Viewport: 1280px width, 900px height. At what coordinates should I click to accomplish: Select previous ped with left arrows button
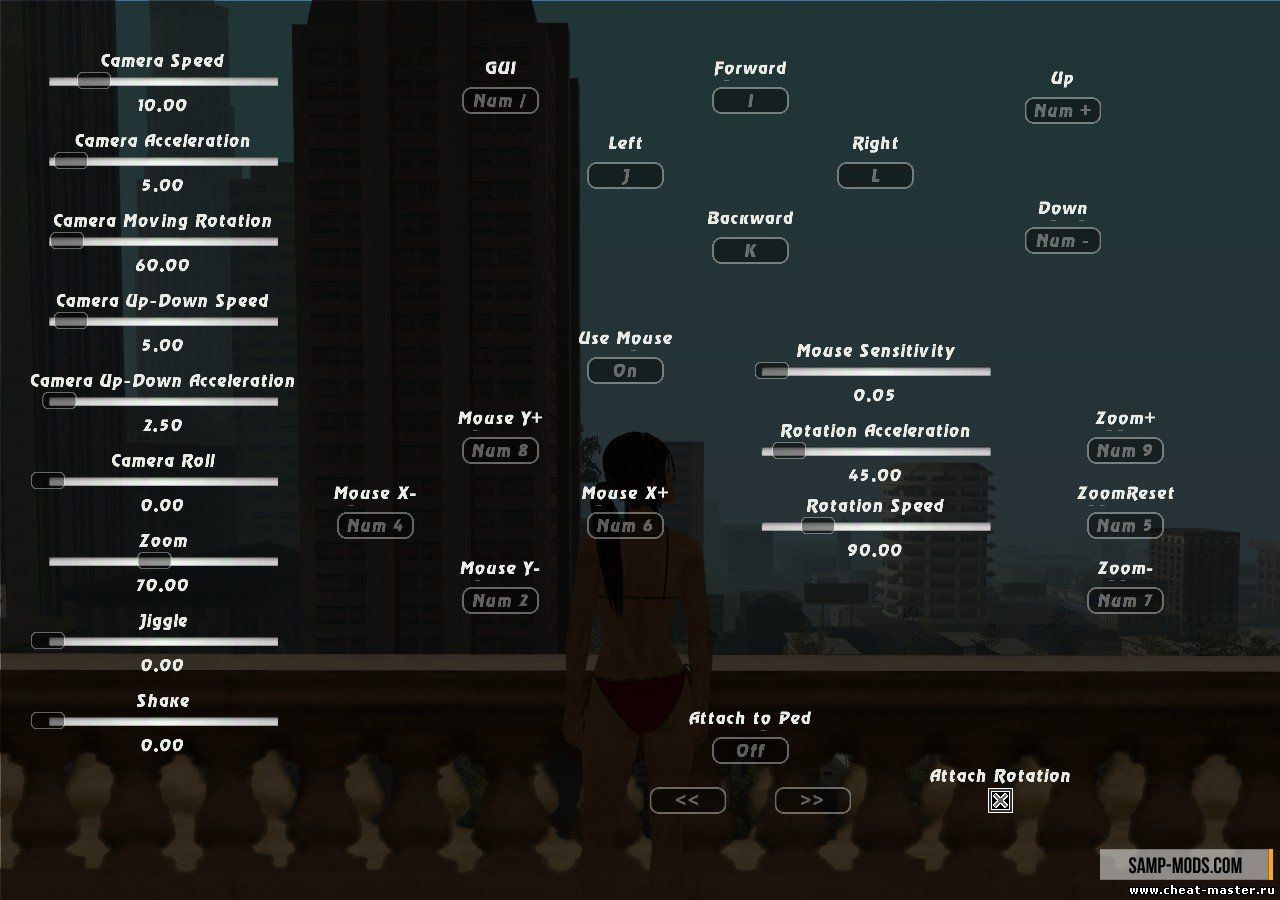click(x=687, y=800)
